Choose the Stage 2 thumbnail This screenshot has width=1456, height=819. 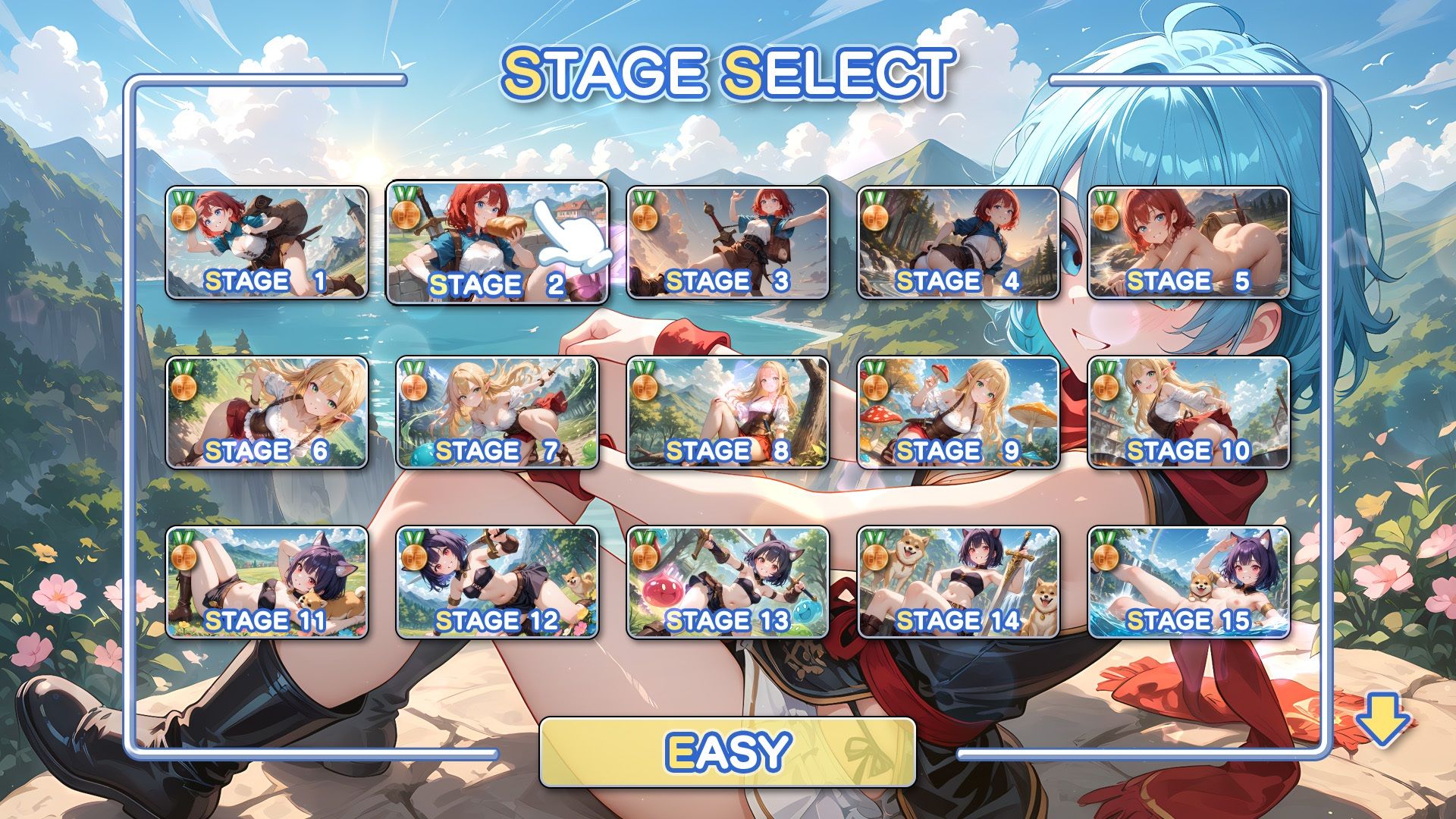[497, 243]
